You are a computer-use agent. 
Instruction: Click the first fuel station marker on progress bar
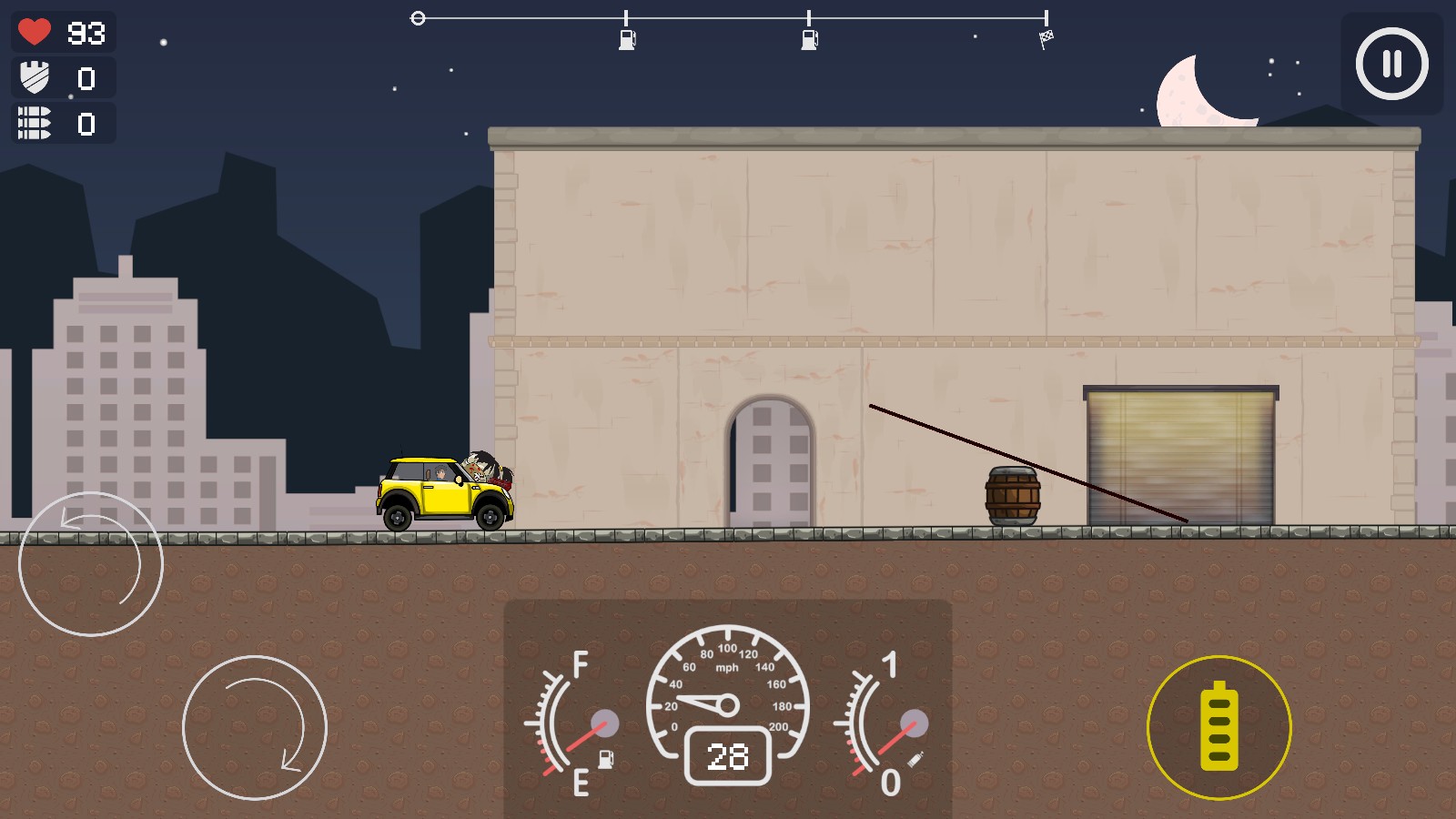pyautogui.click(x=627, y=38)
